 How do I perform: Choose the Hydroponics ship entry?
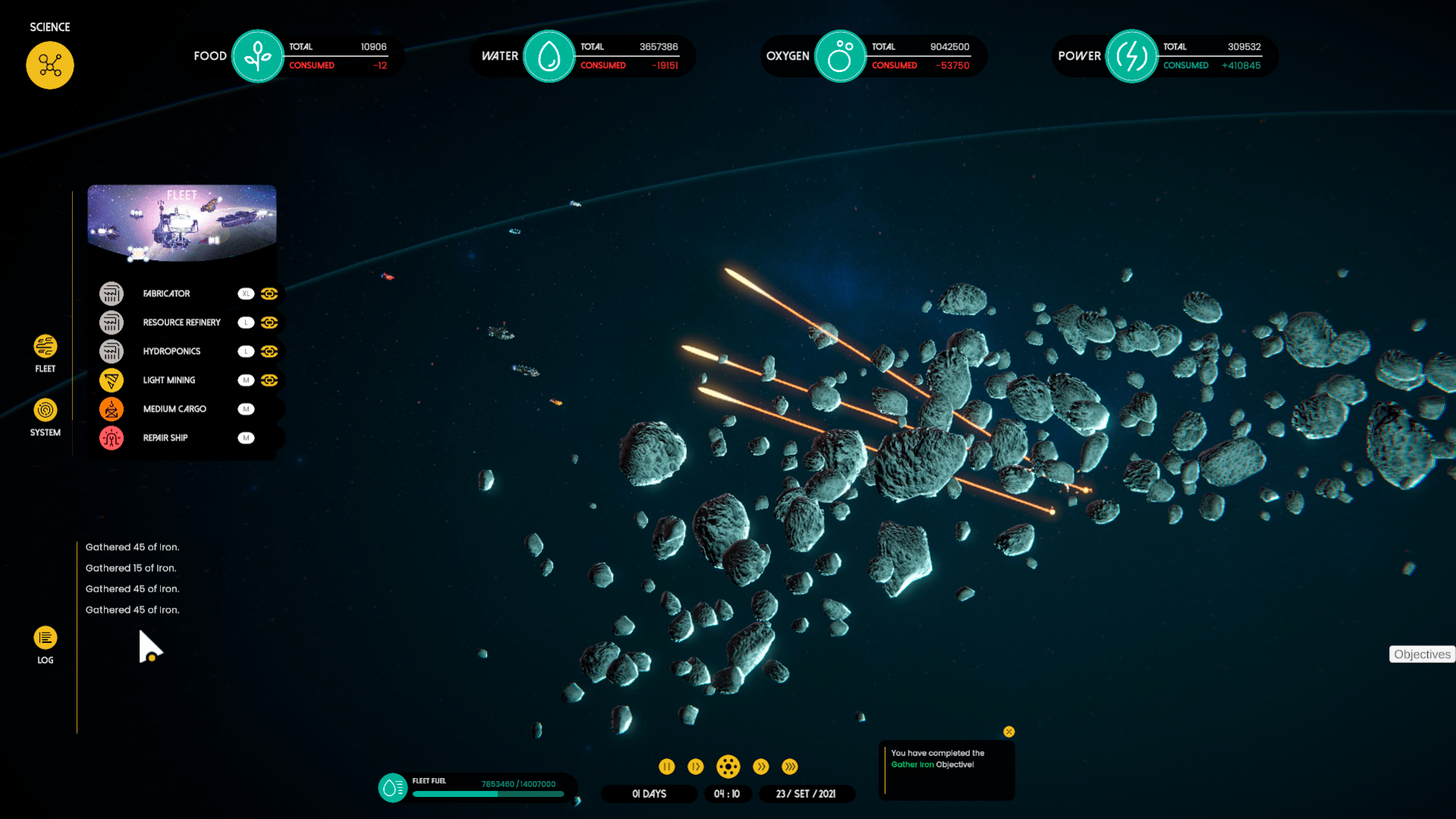[171, 351]
